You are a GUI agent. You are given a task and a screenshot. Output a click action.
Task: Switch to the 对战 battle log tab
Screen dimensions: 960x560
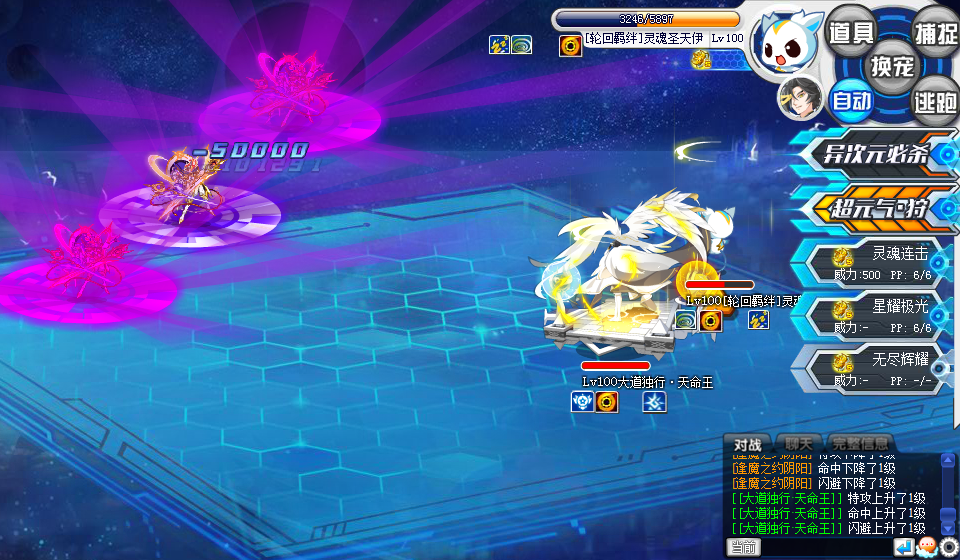point(747,444)
